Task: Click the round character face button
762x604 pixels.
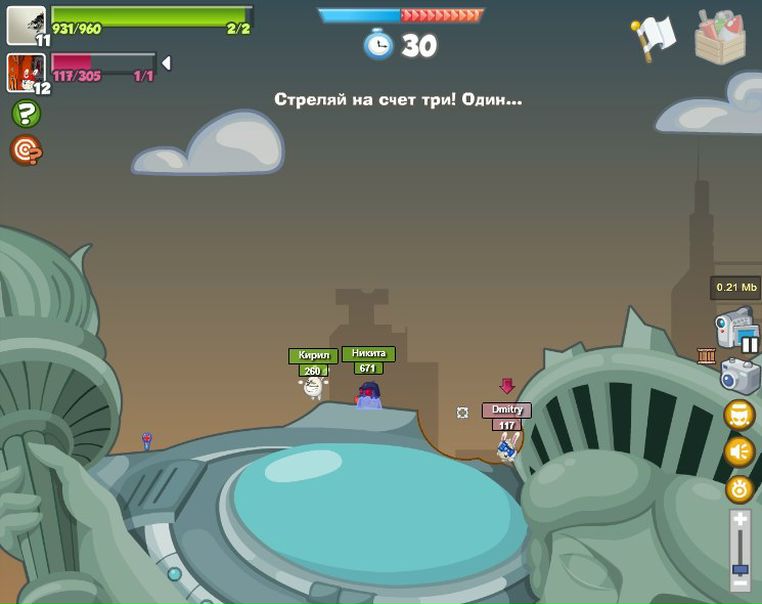Action: point(740,415)
